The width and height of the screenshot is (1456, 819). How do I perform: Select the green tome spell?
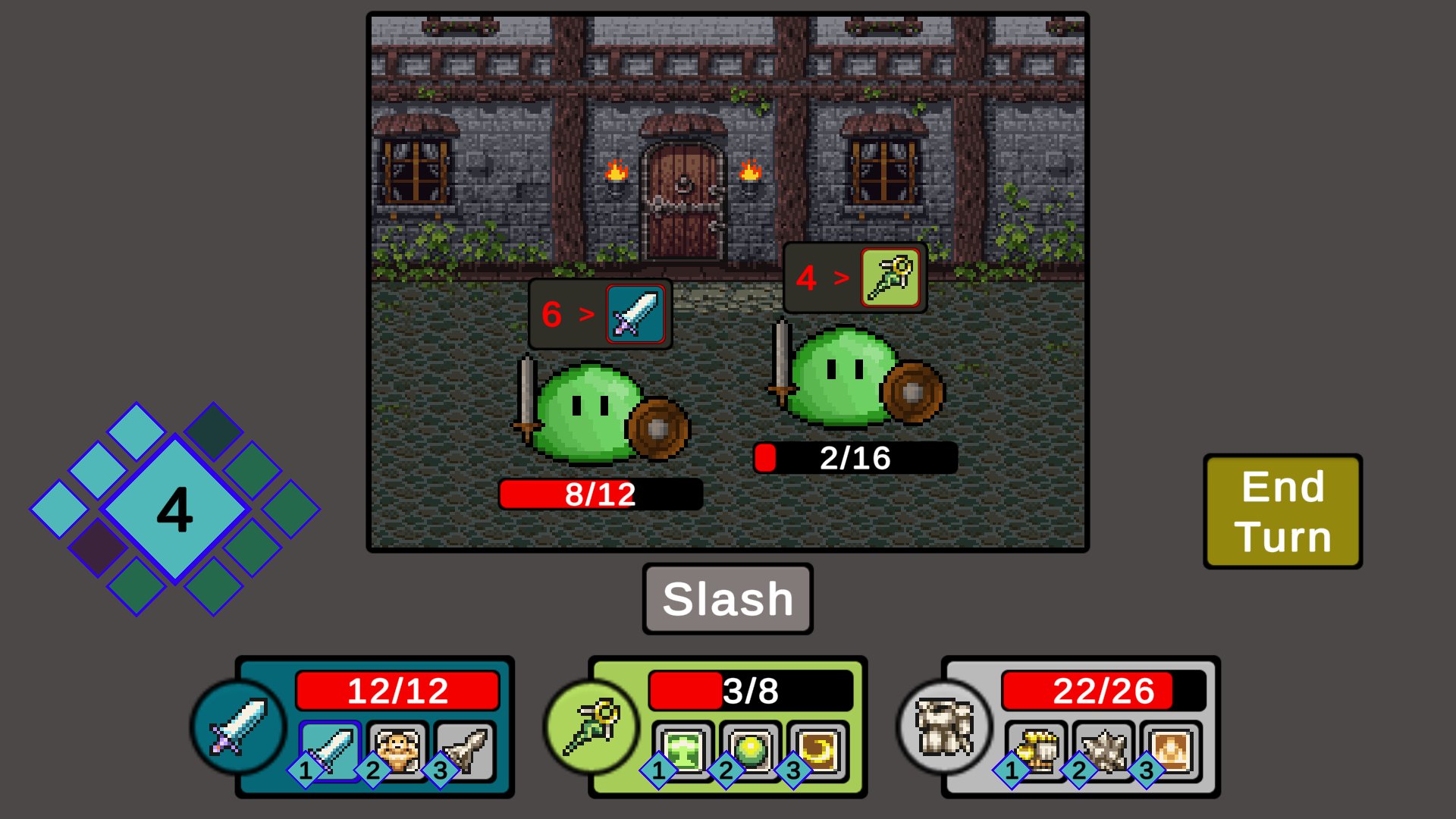pos(684,750)
